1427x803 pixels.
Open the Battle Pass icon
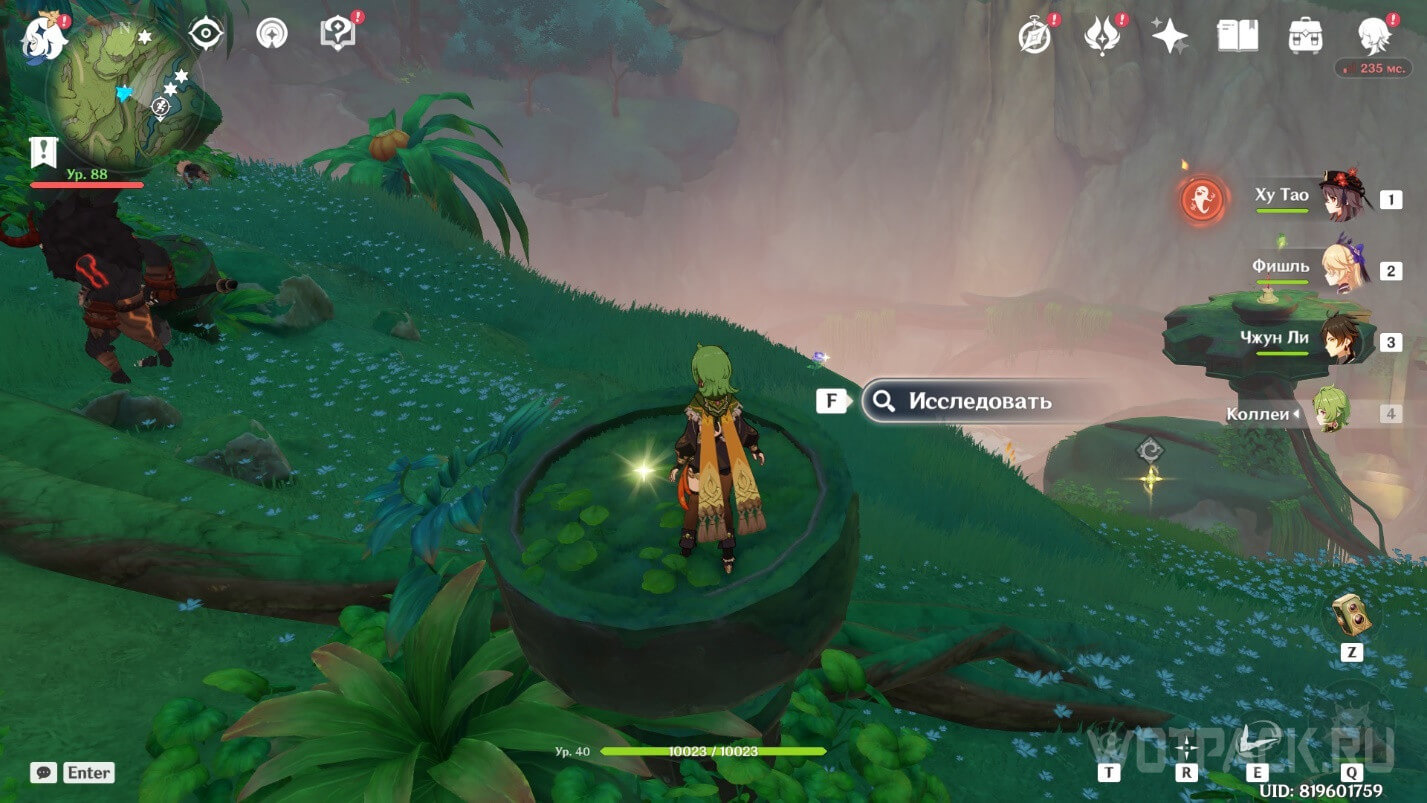tap(1100, 36)
